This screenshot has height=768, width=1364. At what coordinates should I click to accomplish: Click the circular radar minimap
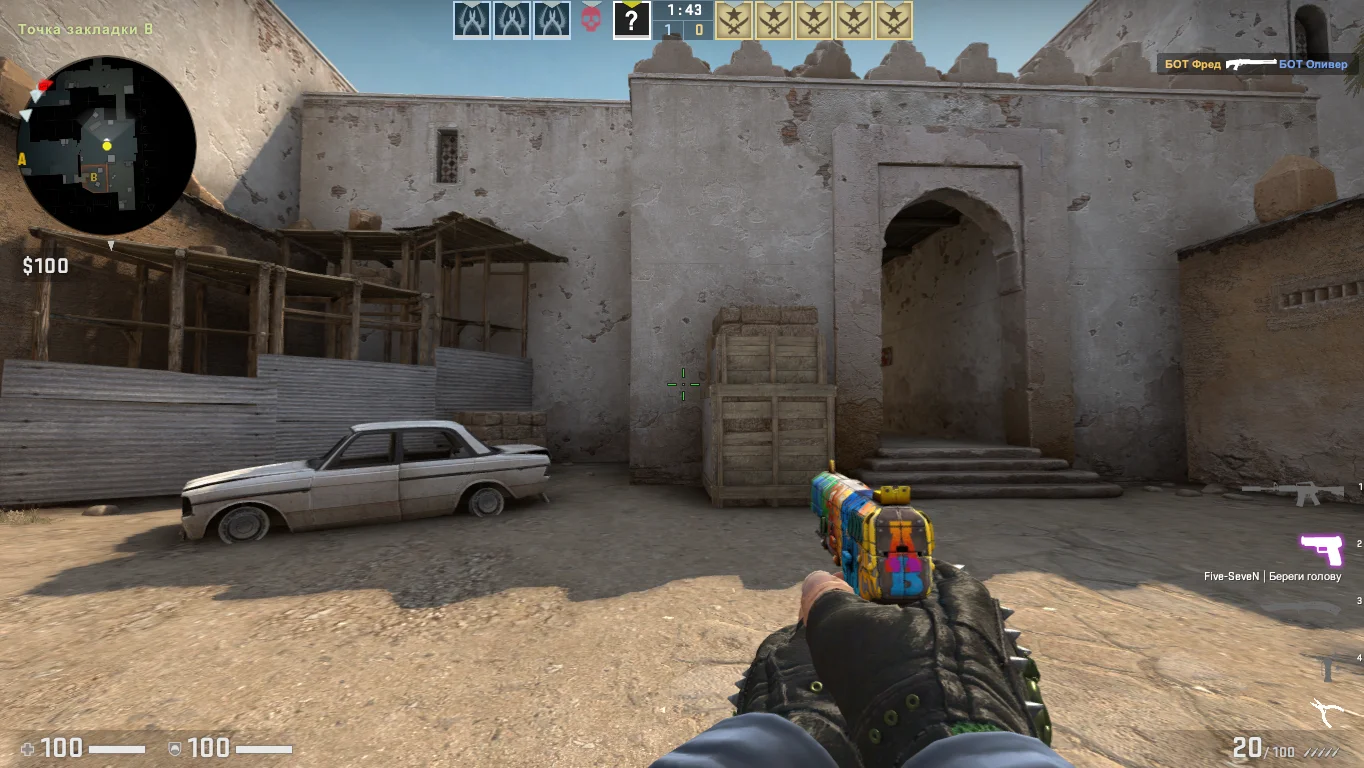[x=106, y=146]
